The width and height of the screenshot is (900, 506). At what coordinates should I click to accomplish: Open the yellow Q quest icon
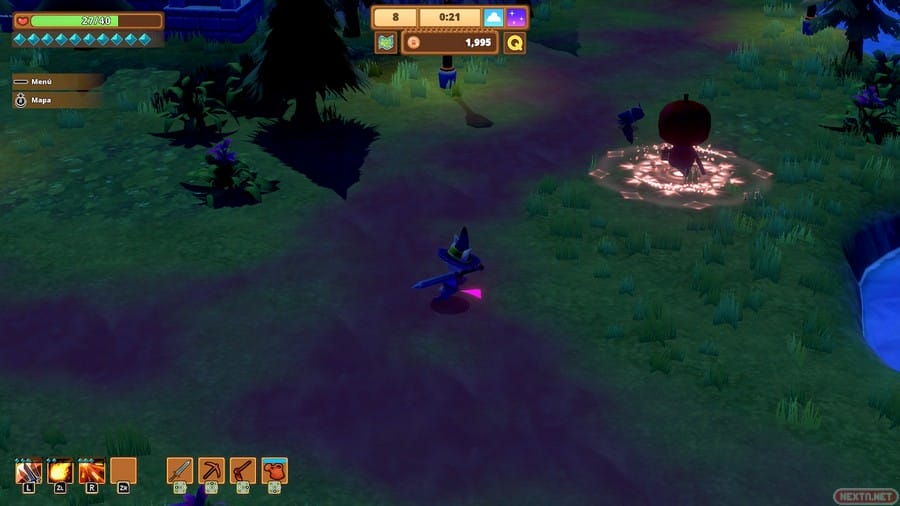514,43
